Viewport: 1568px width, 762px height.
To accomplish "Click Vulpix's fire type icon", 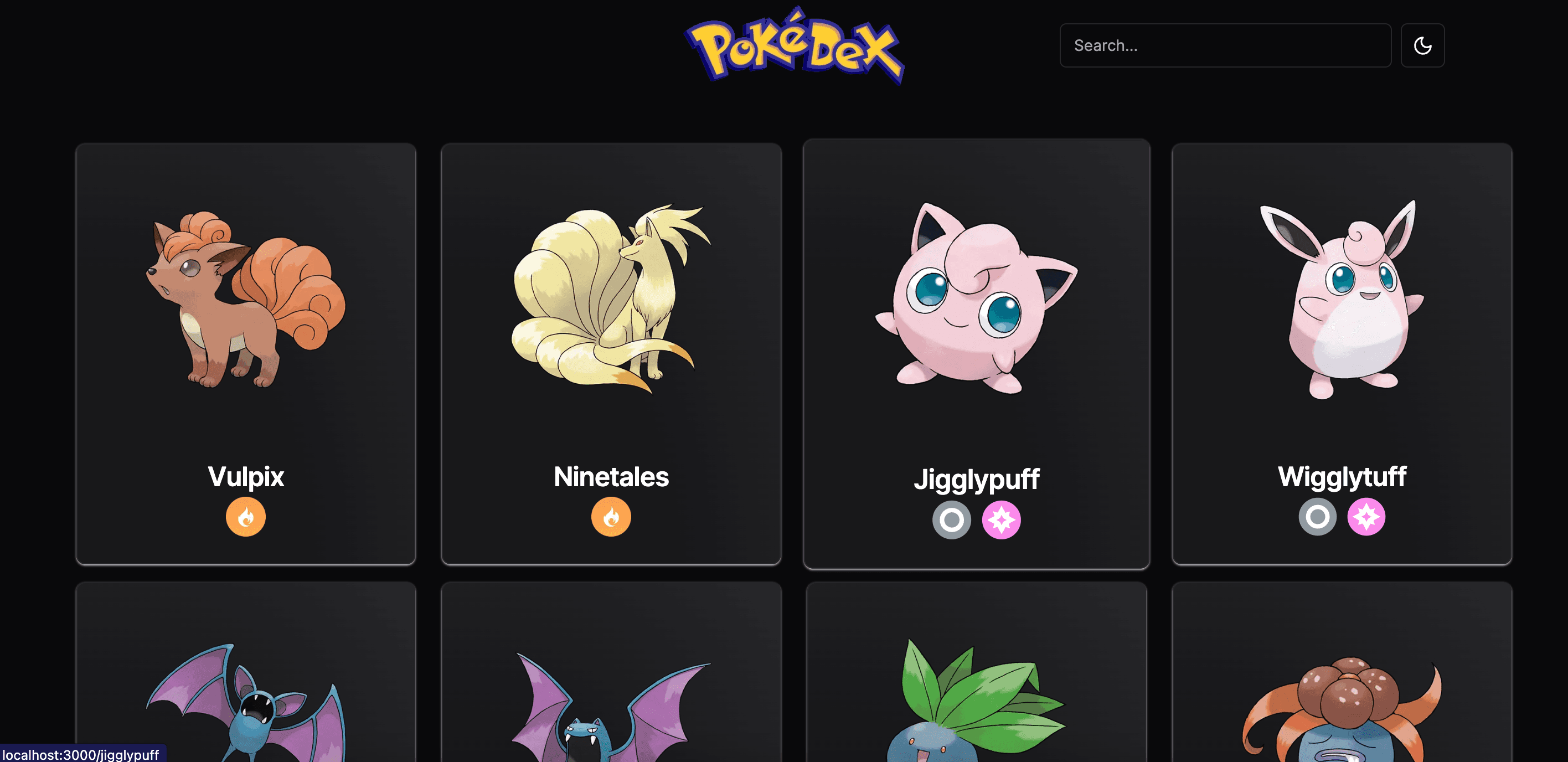I will pyautogui.click(x=246, y=517).
